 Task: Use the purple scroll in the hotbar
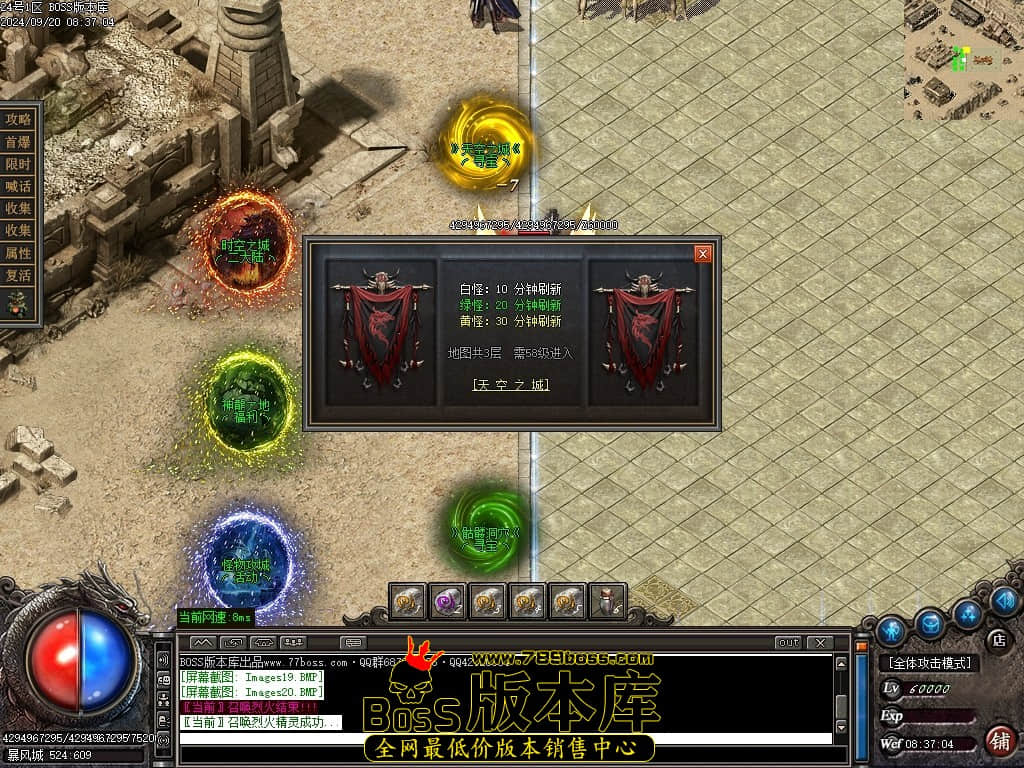pos(446,601)
